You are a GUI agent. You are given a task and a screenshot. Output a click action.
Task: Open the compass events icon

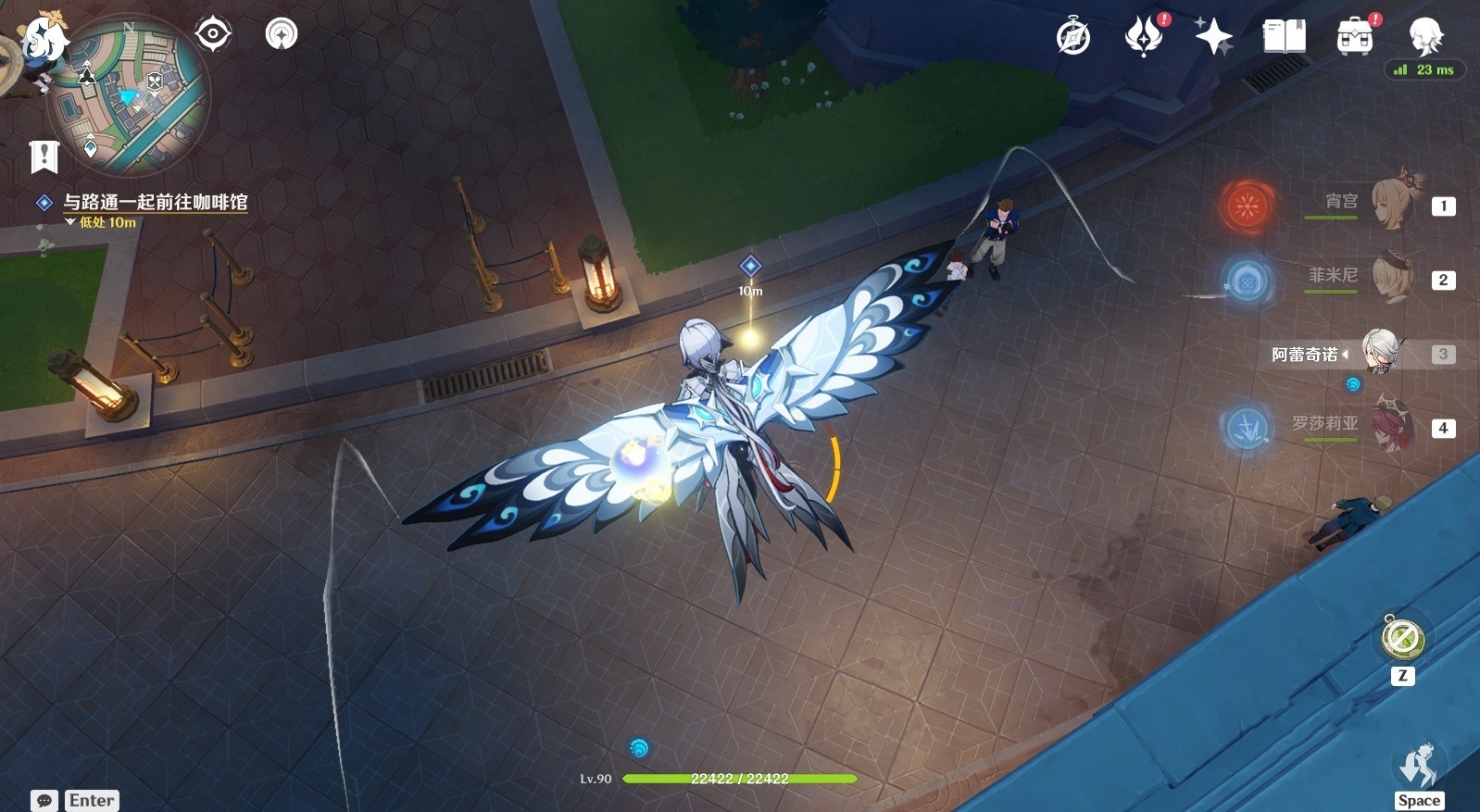tap(1073, 37)
